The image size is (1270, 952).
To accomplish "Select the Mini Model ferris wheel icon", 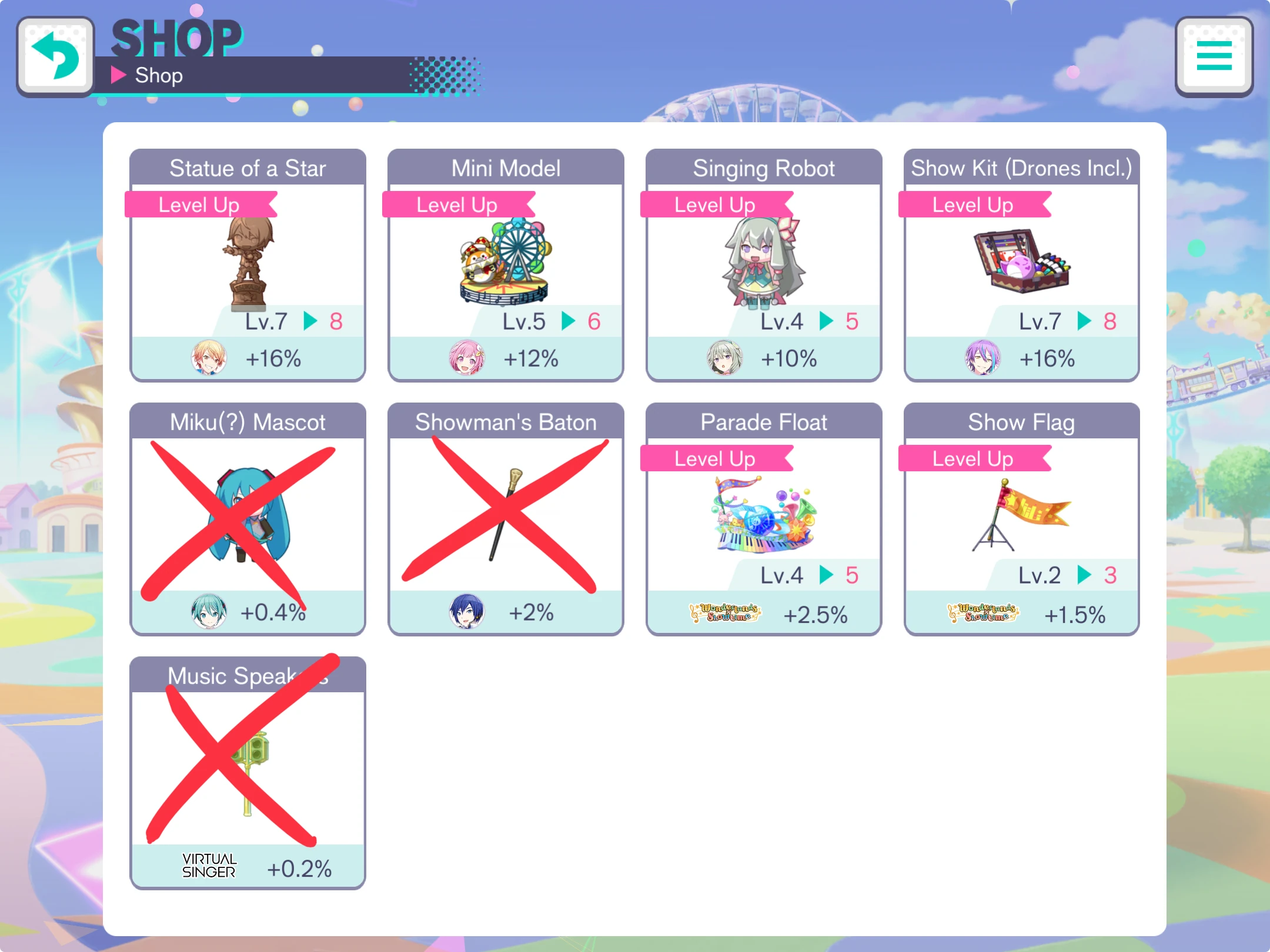I will (x=504, y=259).
